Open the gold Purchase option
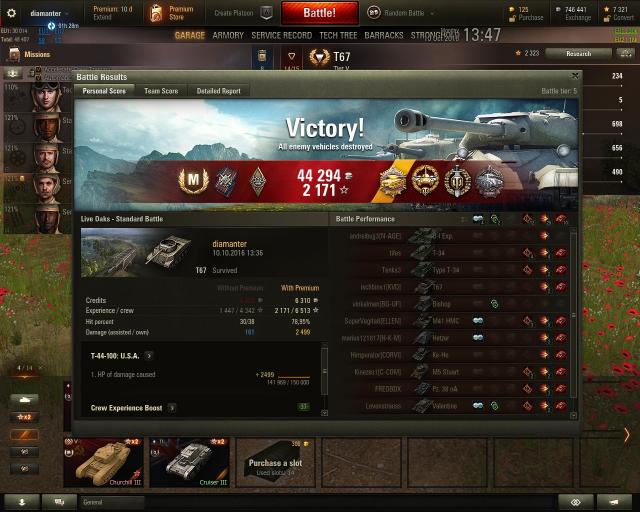Image resolution: width=640 pixels, height=512 pixels. pos(530,13)
